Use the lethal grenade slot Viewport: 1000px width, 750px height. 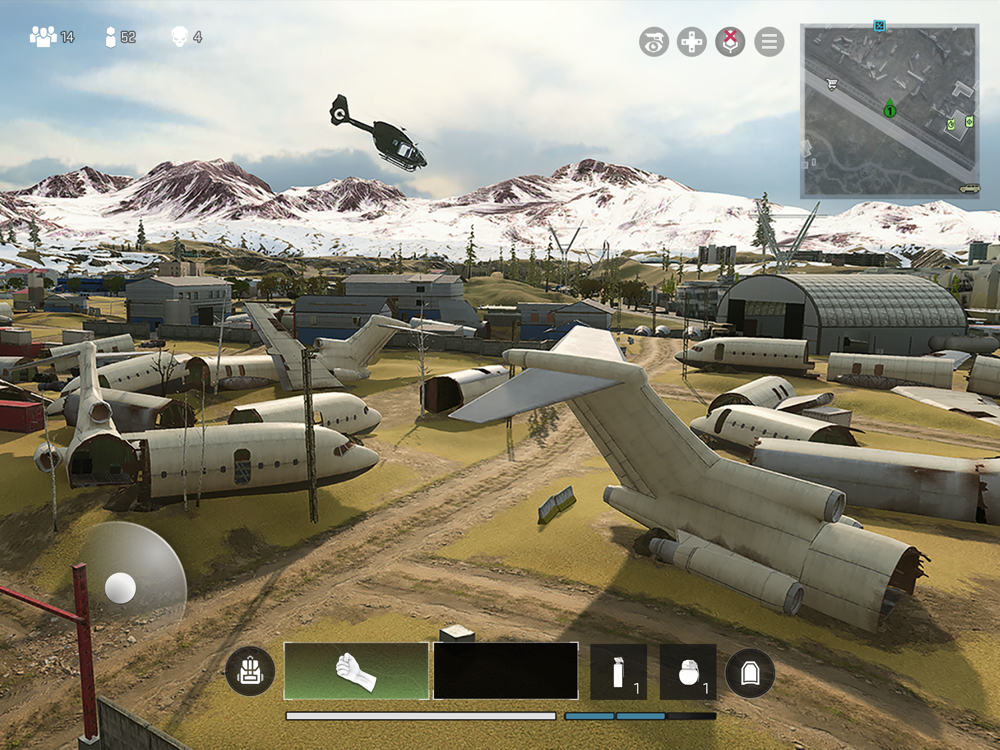688,671
